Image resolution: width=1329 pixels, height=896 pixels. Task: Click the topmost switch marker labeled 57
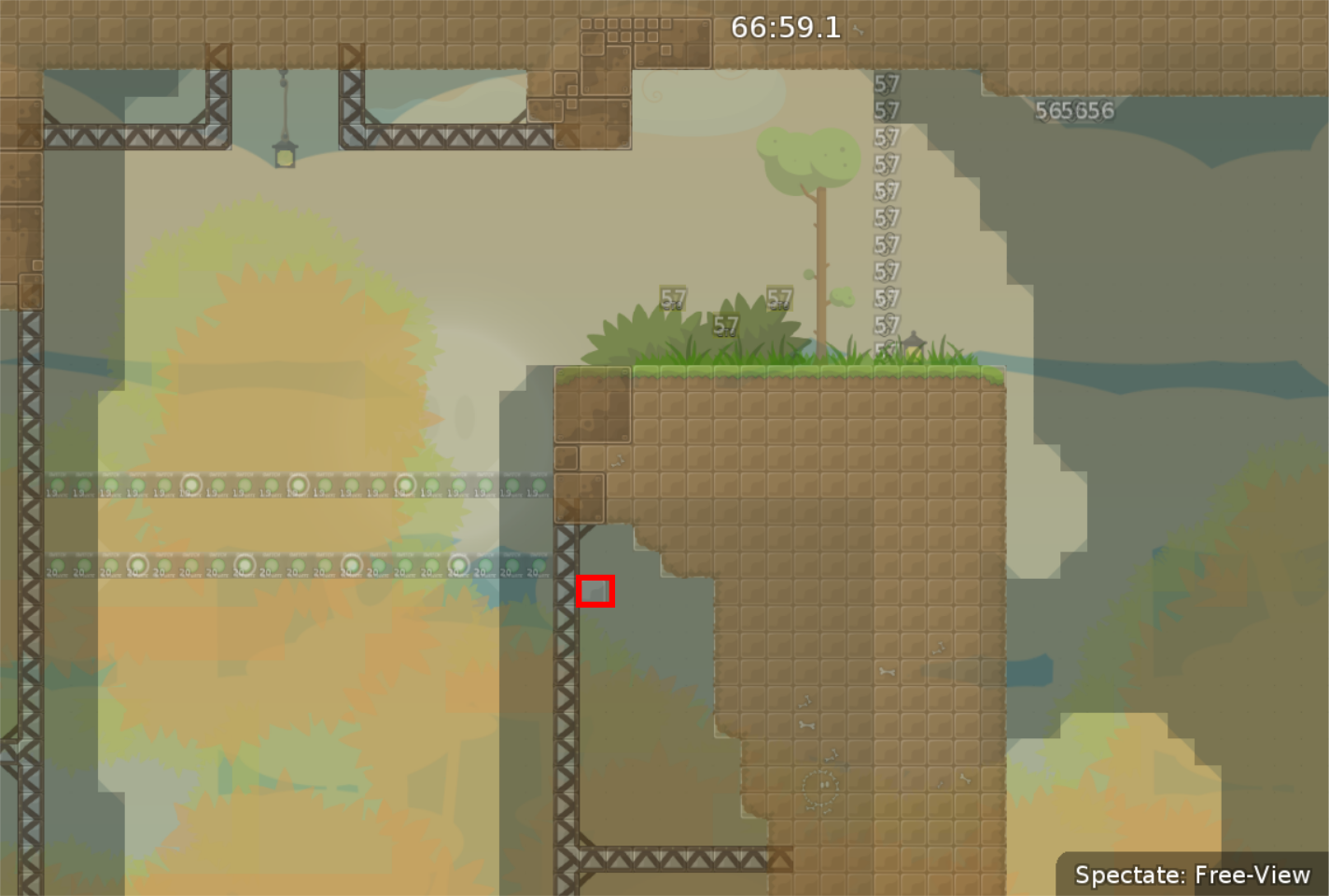click(x=887, y=84)
